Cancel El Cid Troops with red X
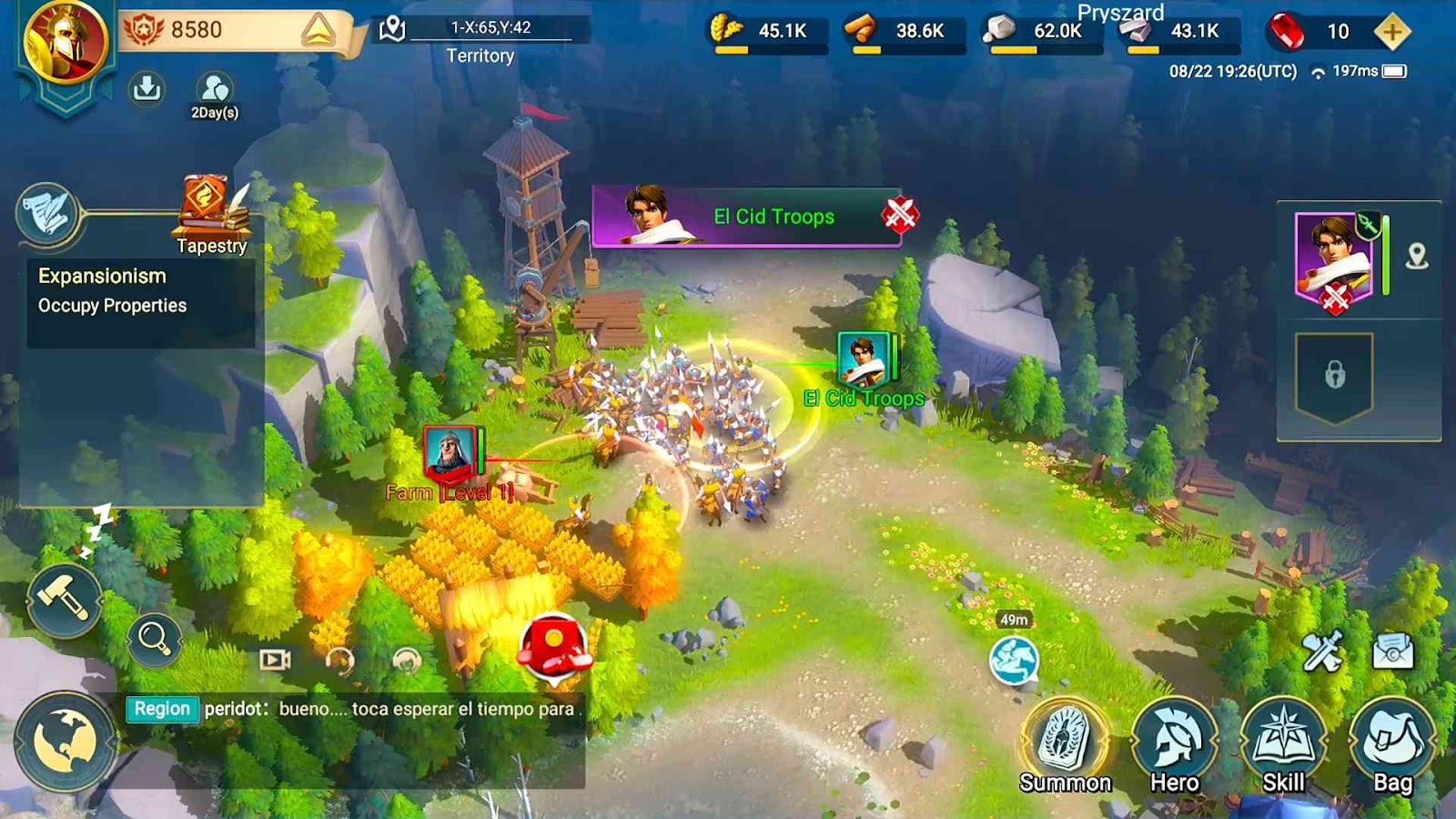 click(x=899, y=216)
